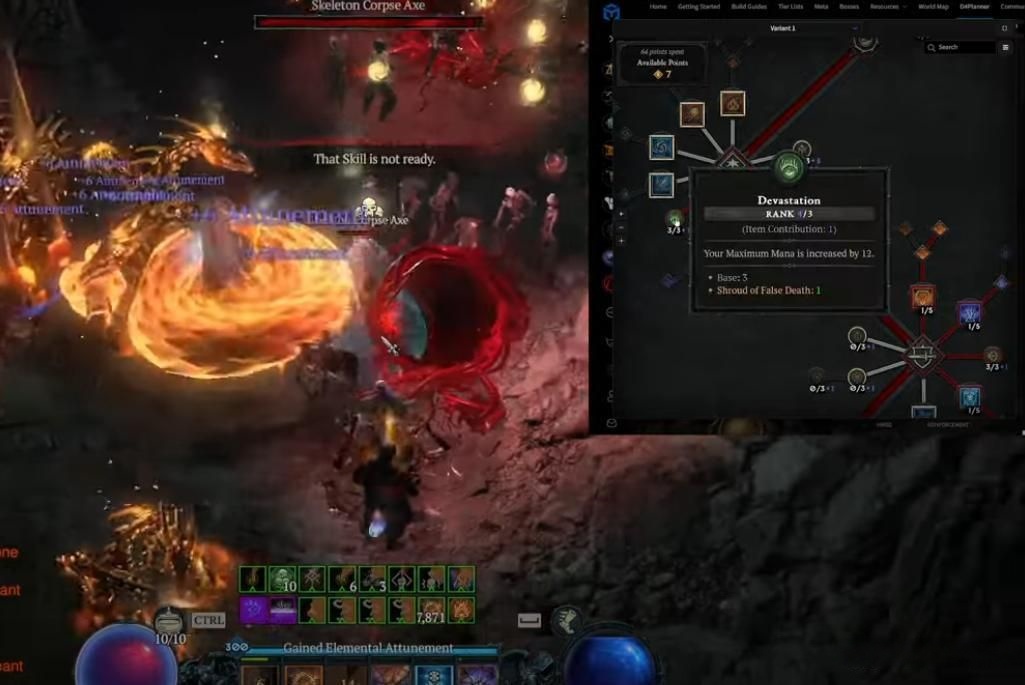Activate the blue frost skill slot

[433, 676]
